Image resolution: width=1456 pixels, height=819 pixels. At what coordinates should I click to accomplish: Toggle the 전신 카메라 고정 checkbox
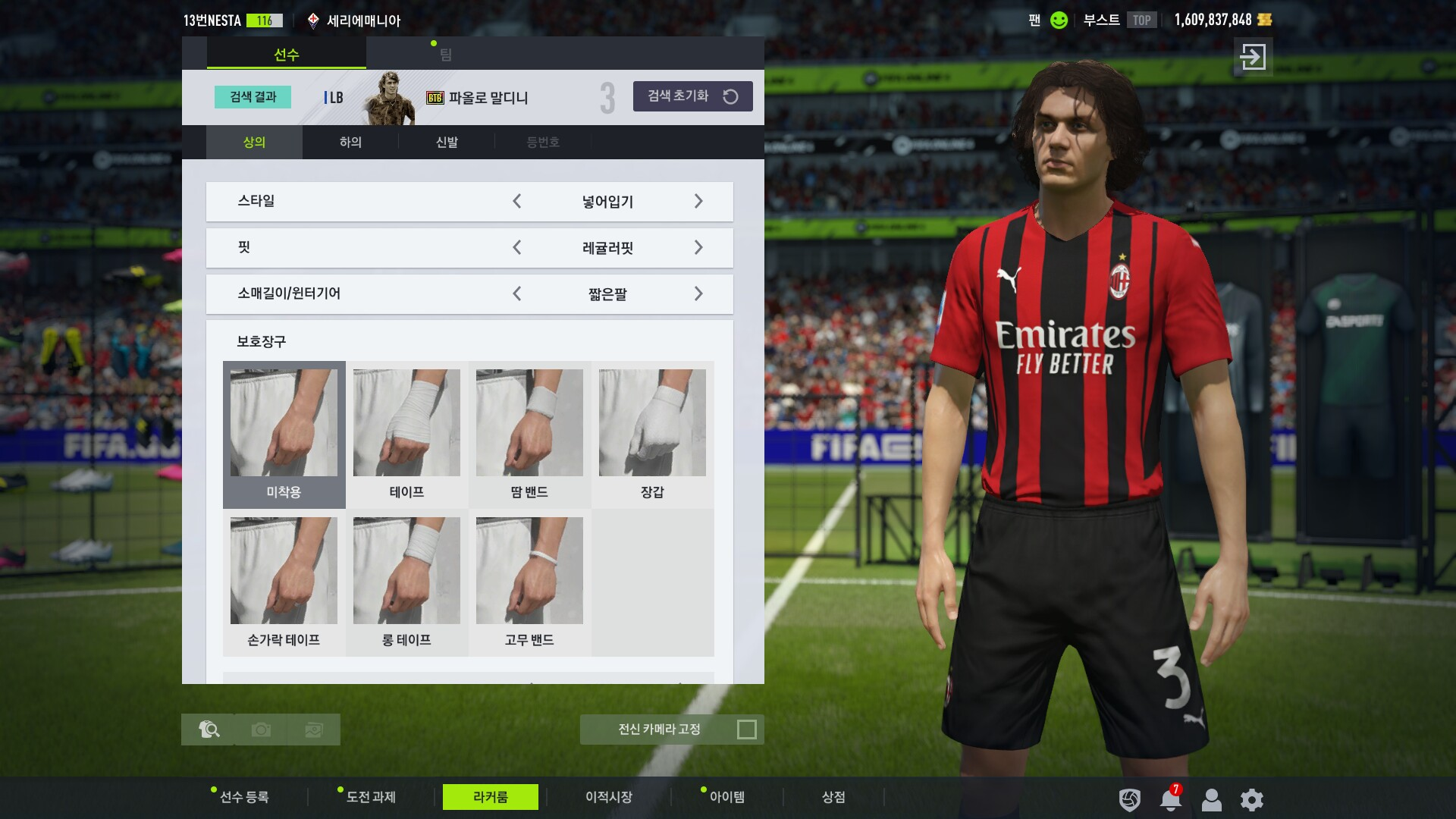pyautogui.click(x=746, y=730)
